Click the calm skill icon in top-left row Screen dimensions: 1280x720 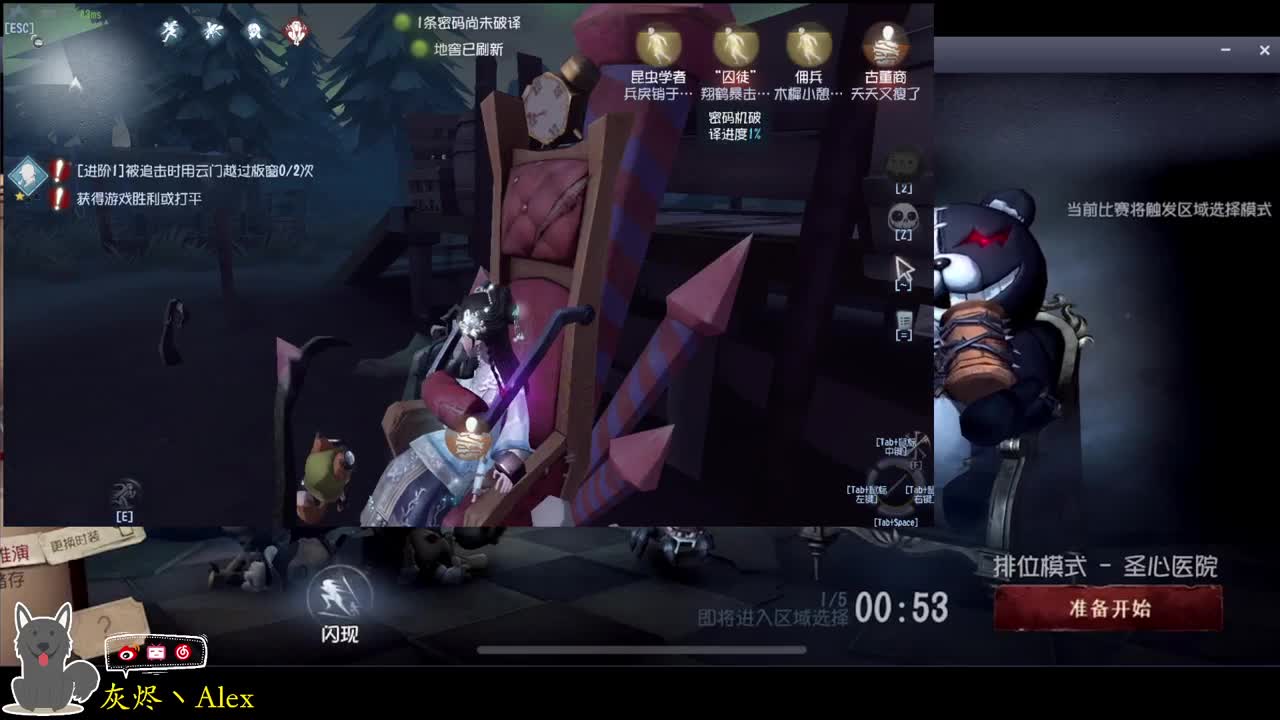[x=254, y=30]
